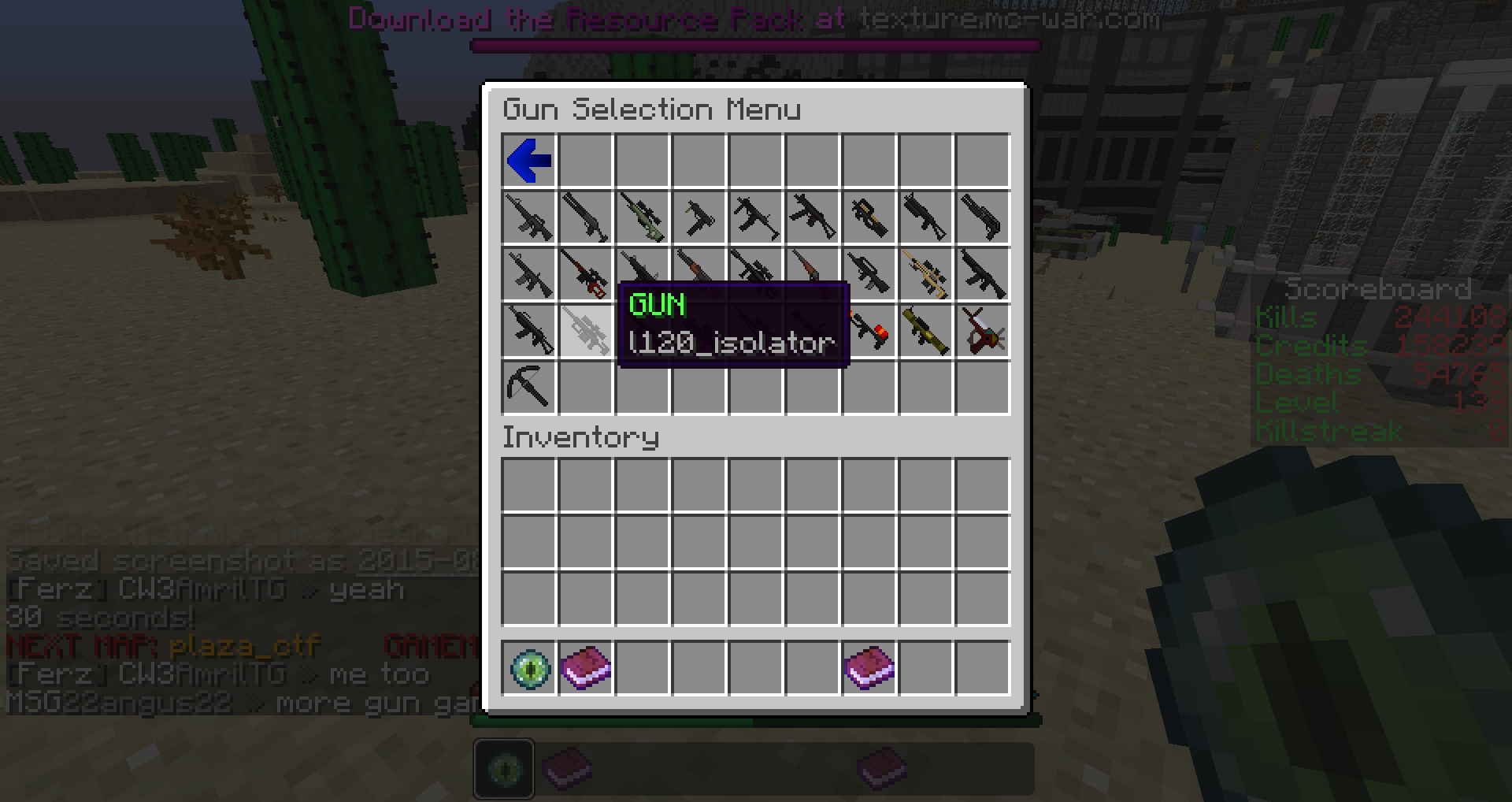This screenshot has height=802, width=1512.
Task: Select the small pistol with olive stock
Action: pos(699,217)
